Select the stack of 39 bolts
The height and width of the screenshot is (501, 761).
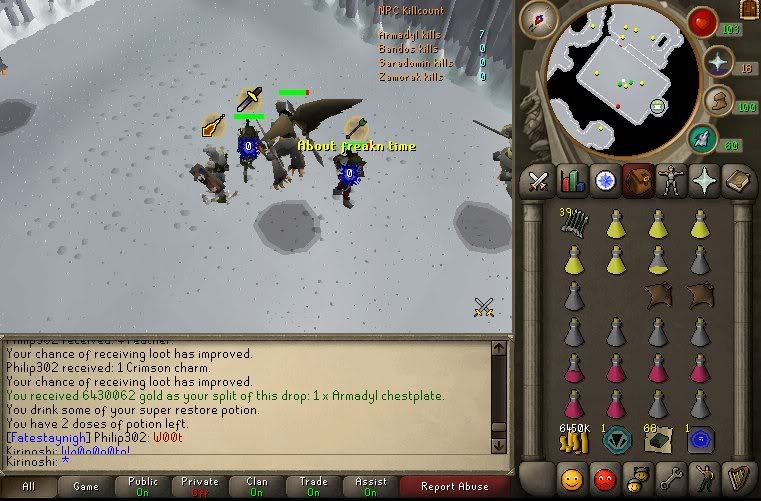pyautogui.click(x=573, y=226)
